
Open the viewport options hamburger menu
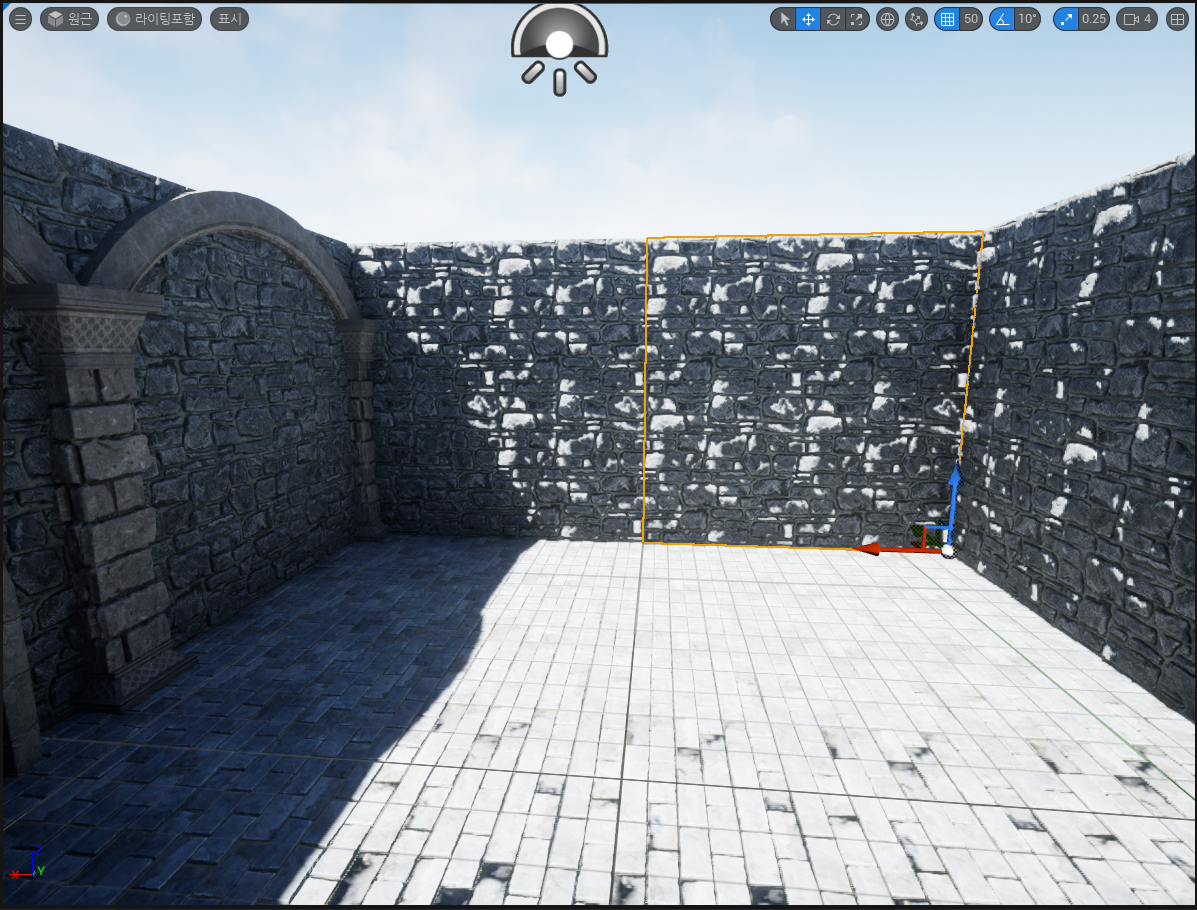(x=21, y=19)
